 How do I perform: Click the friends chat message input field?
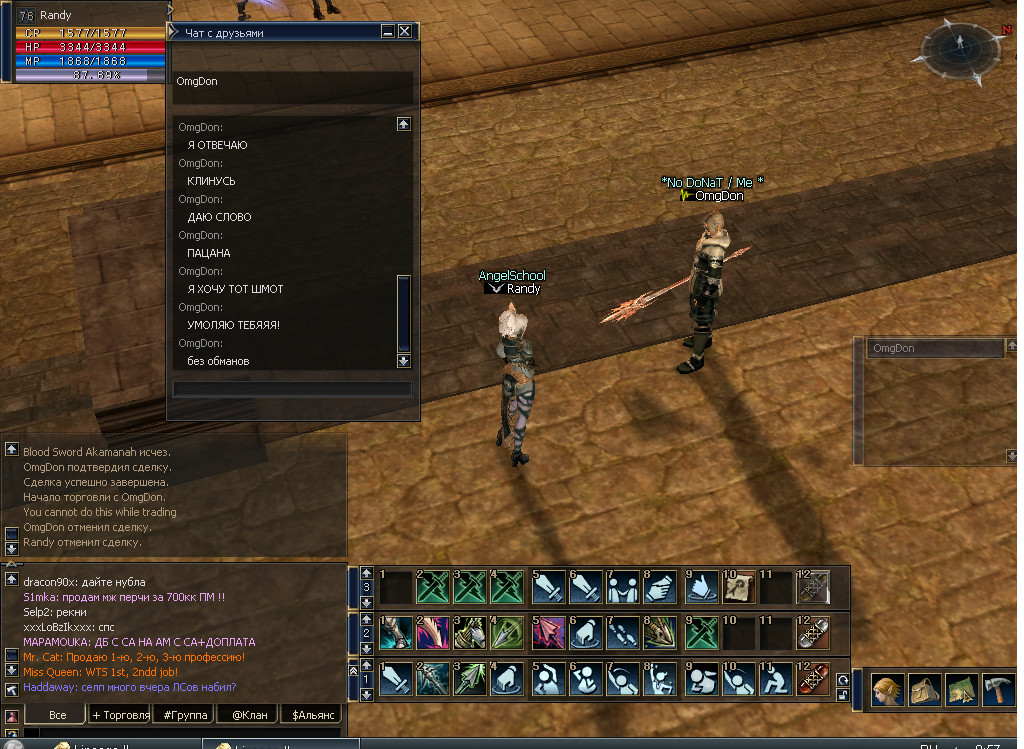click(292, 389)
